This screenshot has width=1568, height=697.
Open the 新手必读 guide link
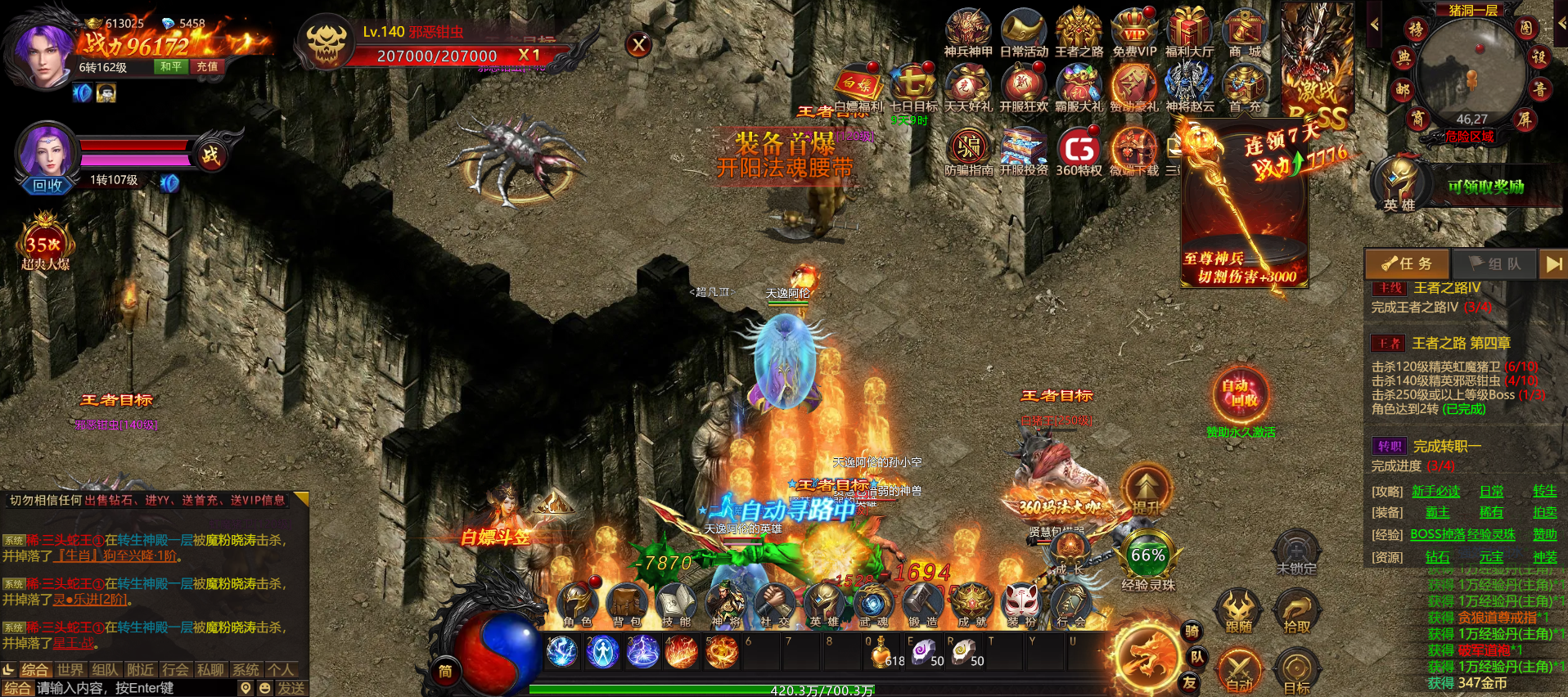coord(1435,491)
